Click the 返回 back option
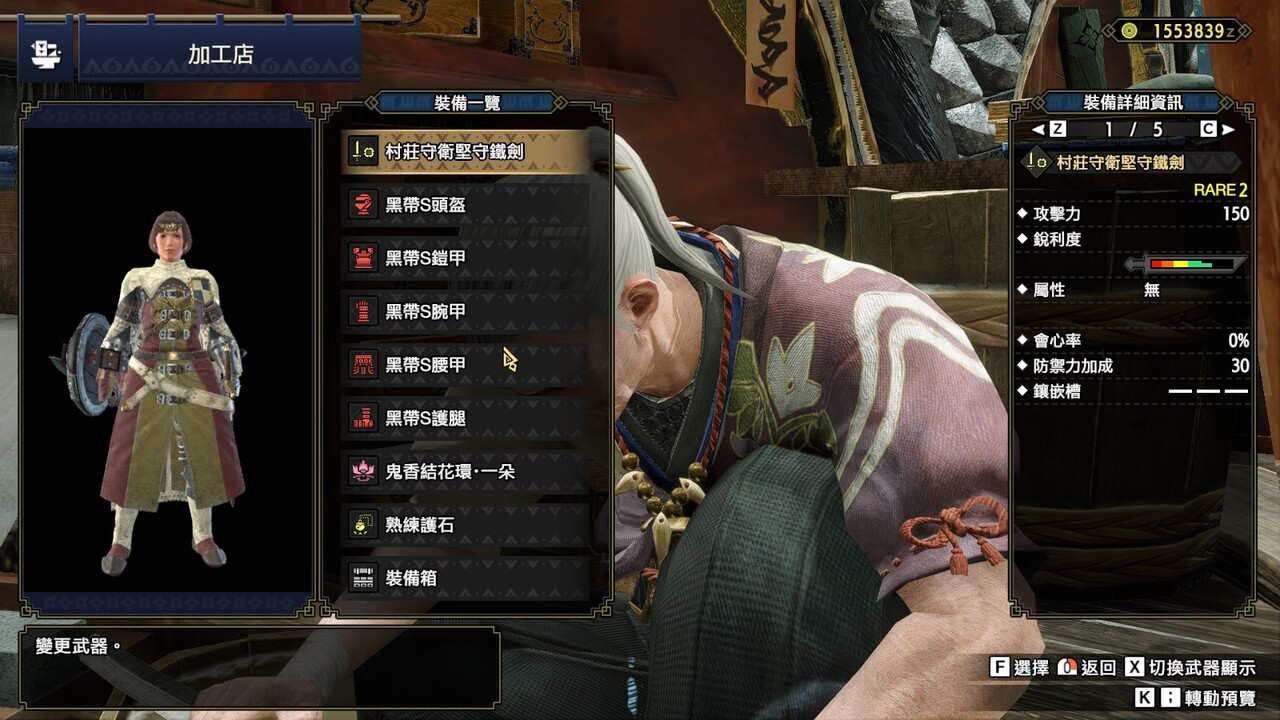Screen dimensions: 1280x720 1087,668
